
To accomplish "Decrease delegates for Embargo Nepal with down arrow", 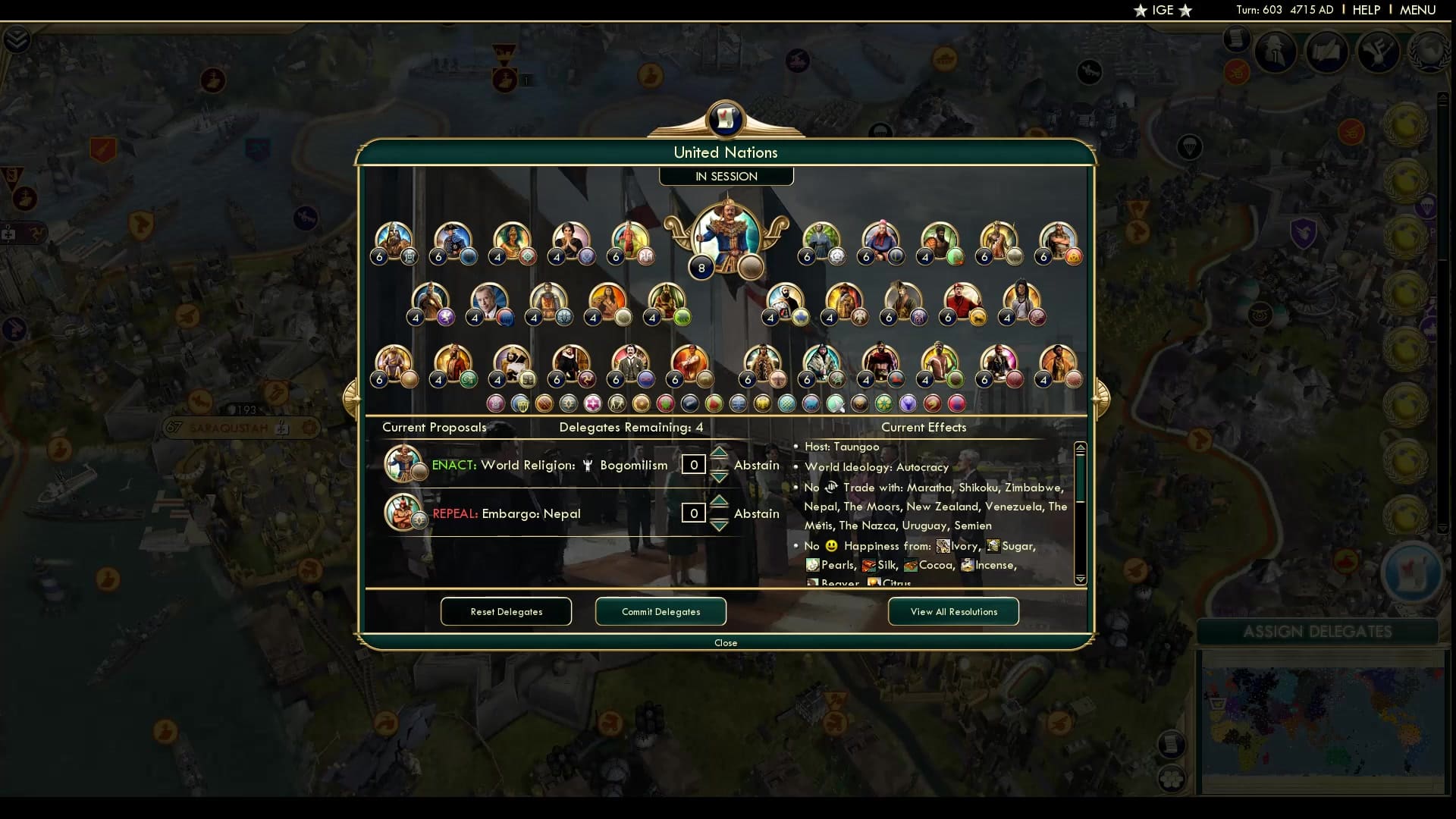I will pyautogui.click(x=719, y=525).
